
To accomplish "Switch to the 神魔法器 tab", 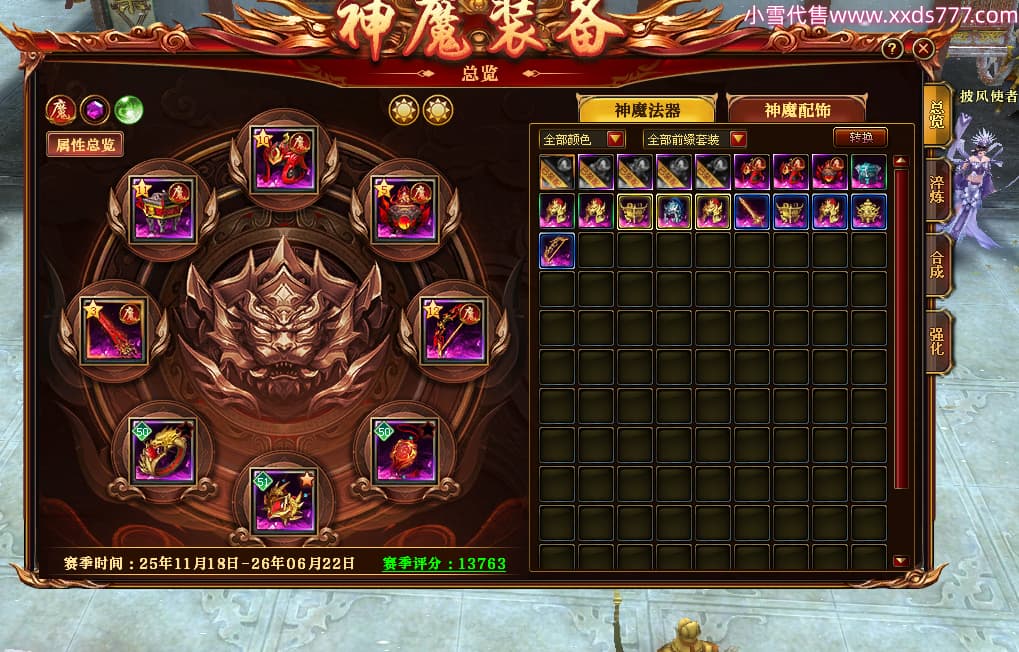I will pos(647,110).
